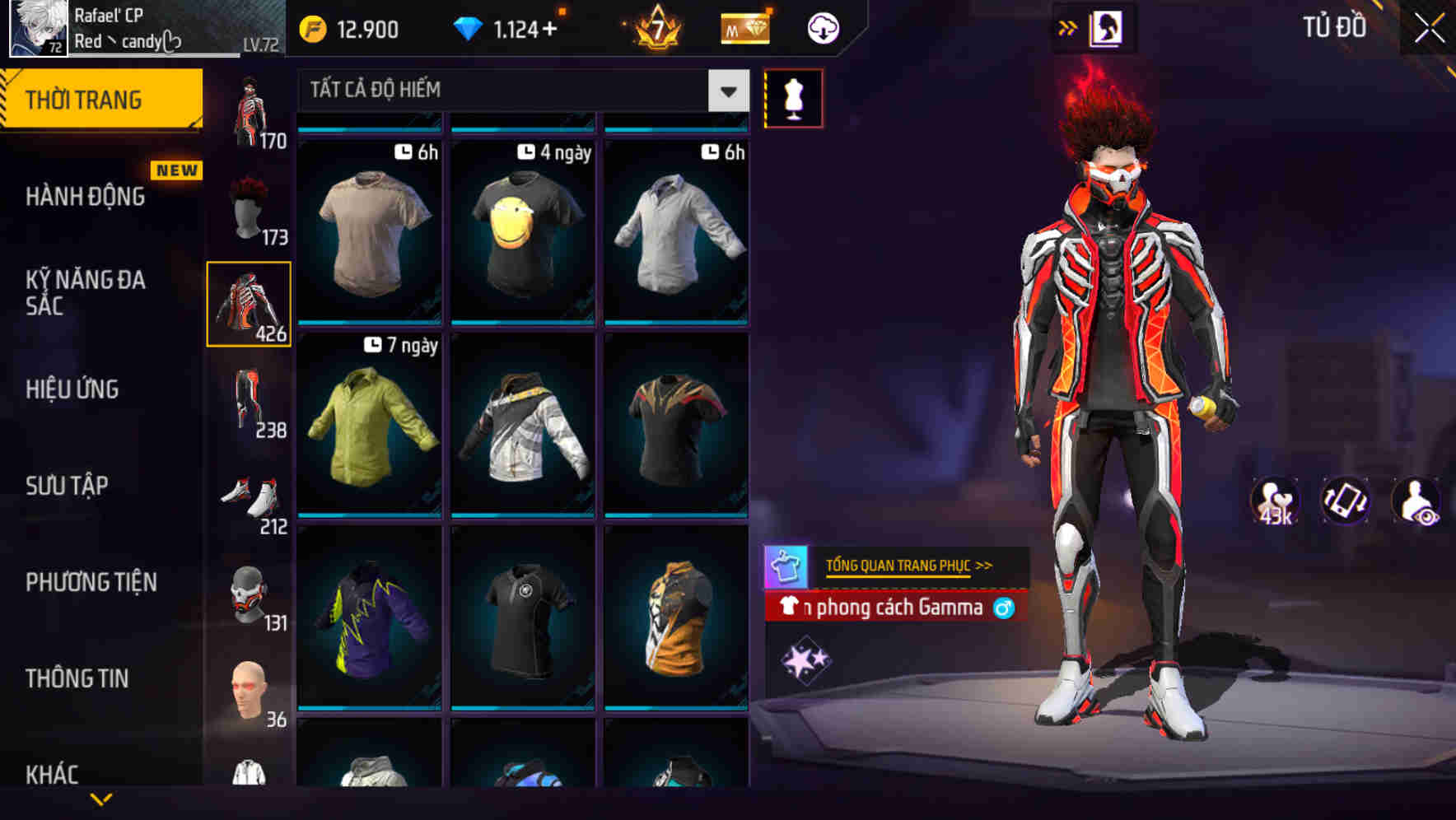This screenshot has height=820, width=1456.
Task: Expand the yellow chevron under KHÁC
Action: (101, 799)
